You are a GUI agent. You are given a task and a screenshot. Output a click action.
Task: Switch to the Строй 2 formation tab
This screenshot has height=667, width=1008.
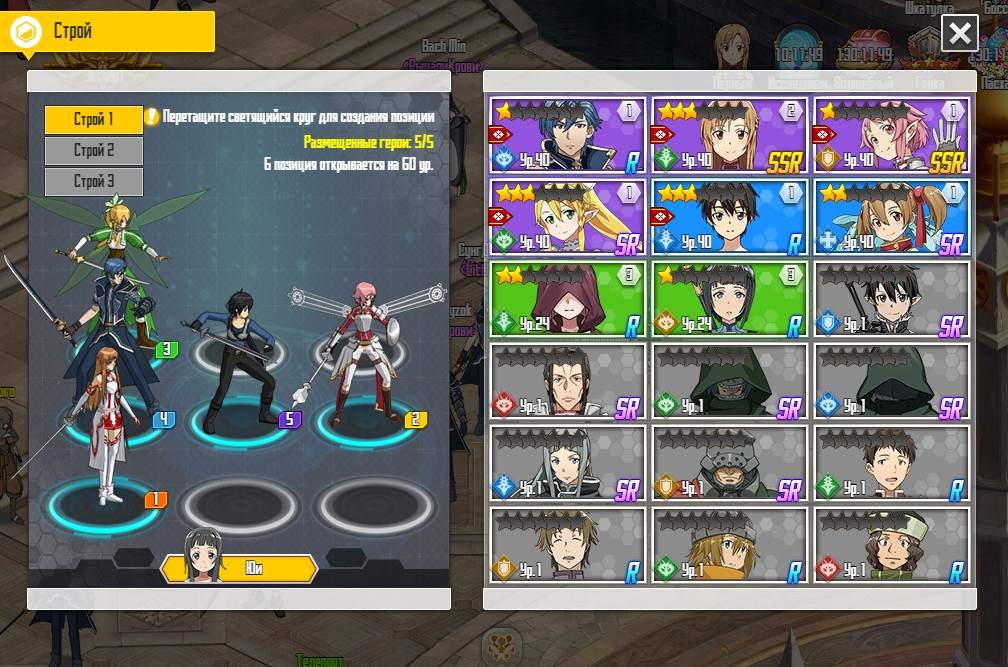pos(93,151)
